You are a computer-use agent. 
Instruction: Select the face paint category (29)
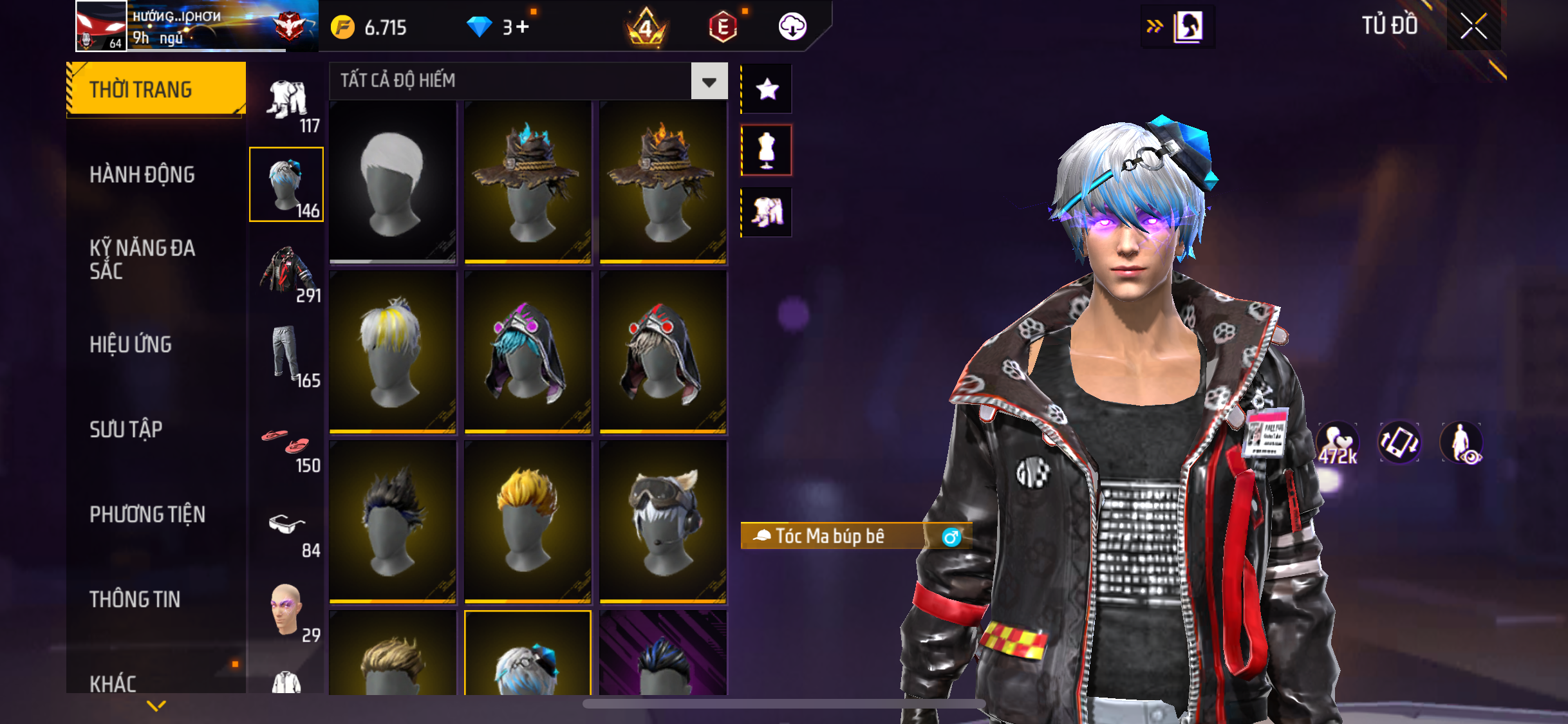click(287, 610)
